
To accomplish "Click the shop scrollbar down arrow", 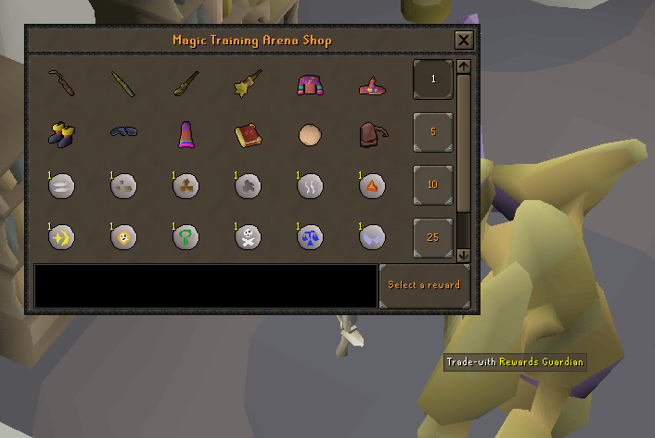I will (463, 255).
